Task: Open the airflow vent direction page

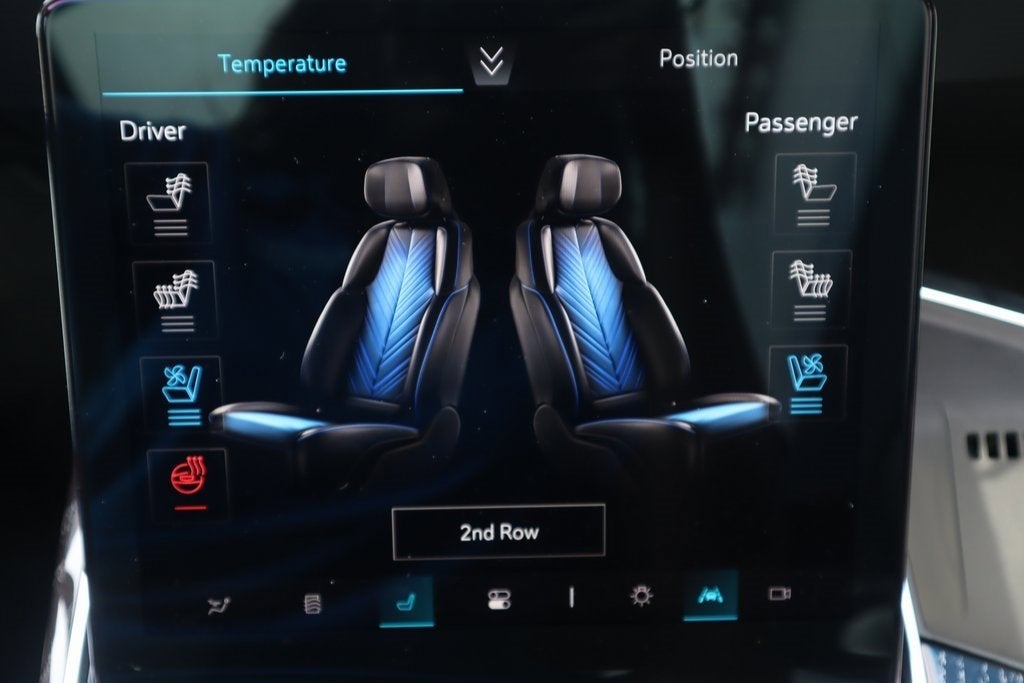Action: [x=218, y=604]
